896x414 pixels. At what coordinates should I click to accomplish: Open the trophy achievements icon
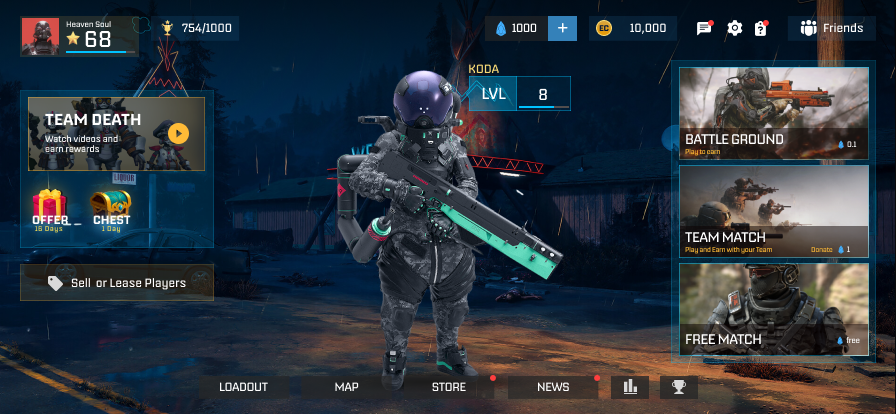[679, 387]
